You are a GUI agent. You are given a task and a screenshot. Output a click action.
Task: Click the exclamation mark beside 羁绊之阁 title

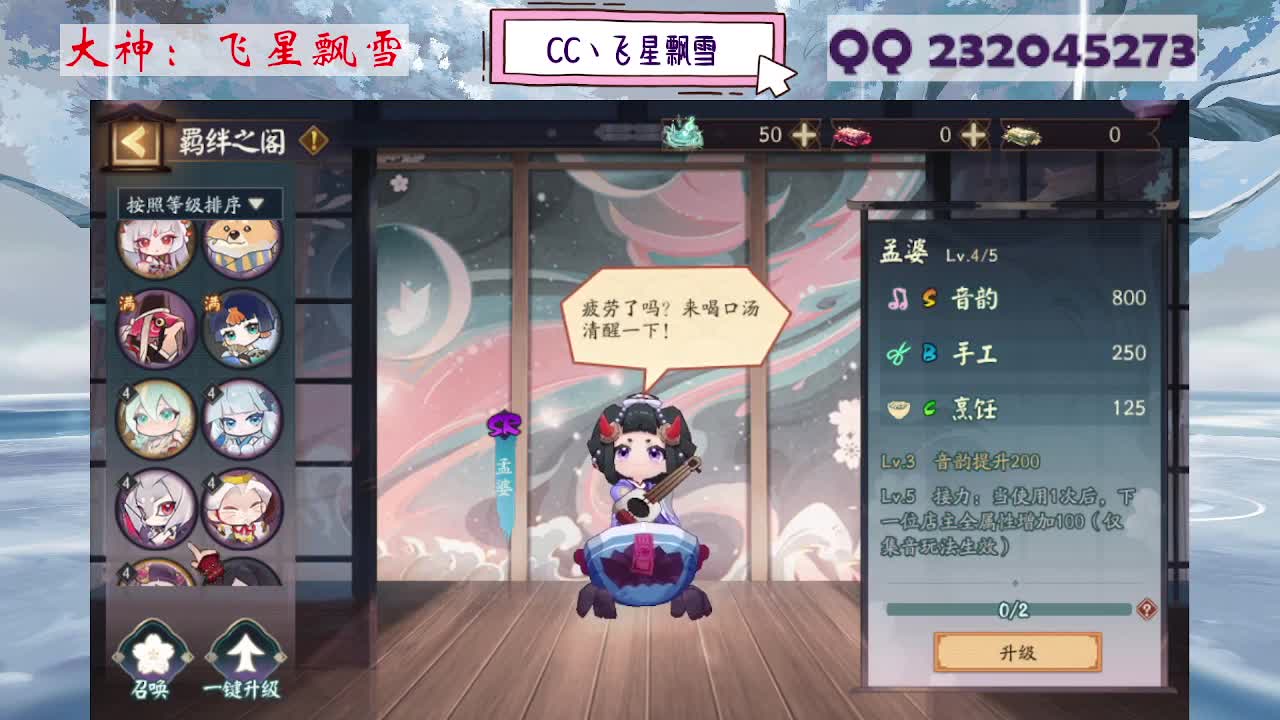tap(315, 142)
